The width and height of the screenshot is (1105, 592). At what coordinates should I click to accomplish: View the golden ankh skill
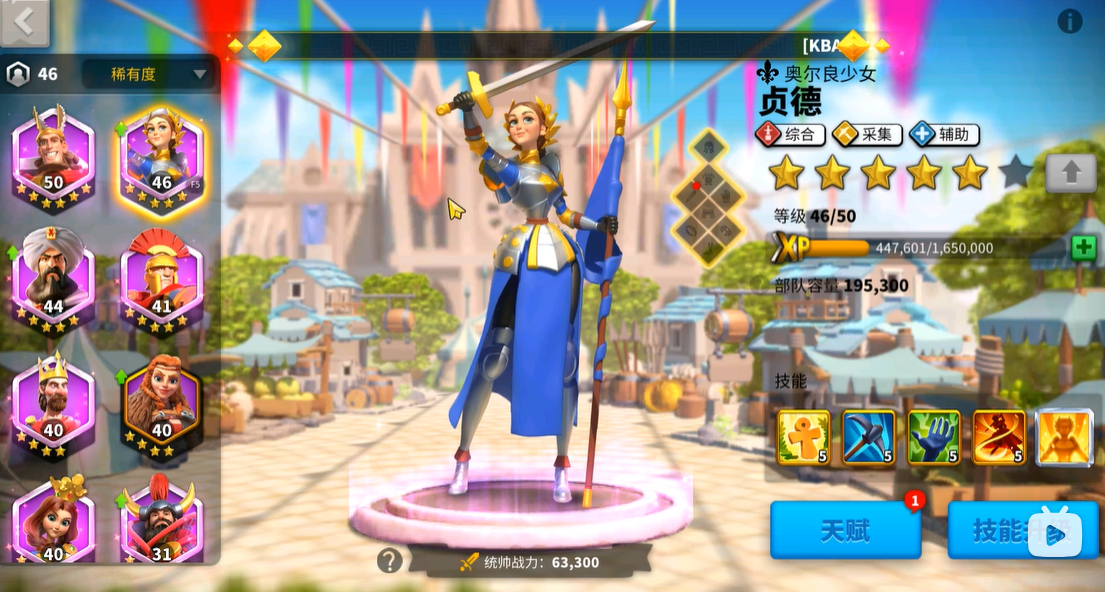point(803,437)
